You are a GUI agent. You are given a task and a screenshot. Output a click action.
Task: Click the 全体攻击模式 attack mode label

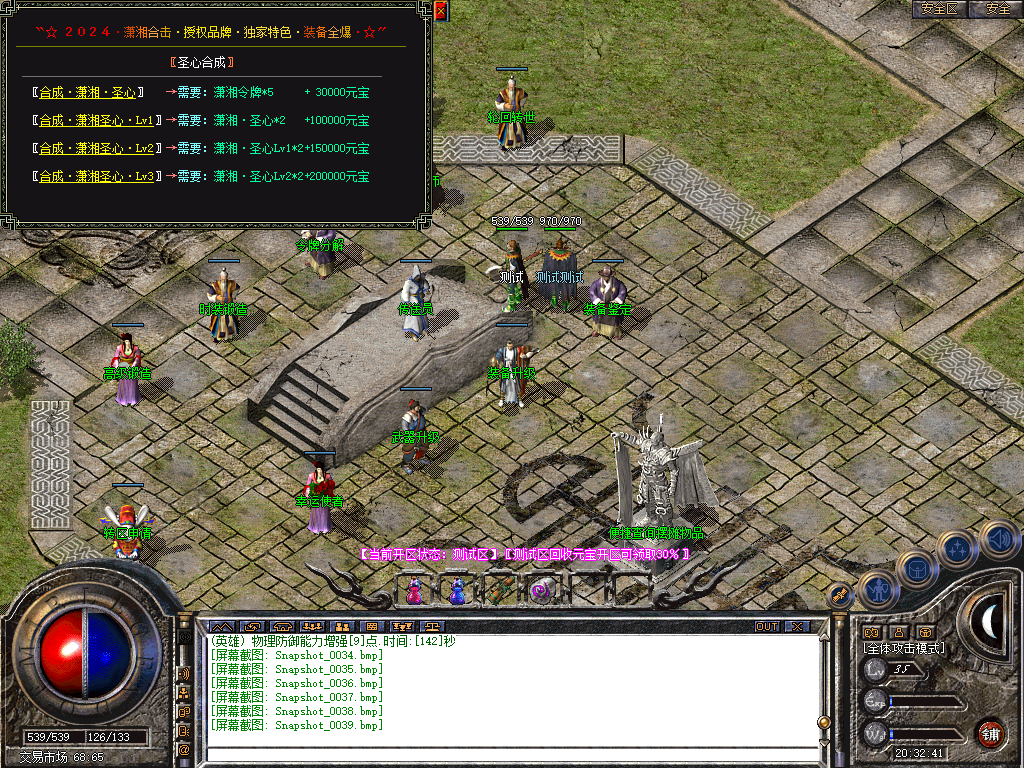903,648
